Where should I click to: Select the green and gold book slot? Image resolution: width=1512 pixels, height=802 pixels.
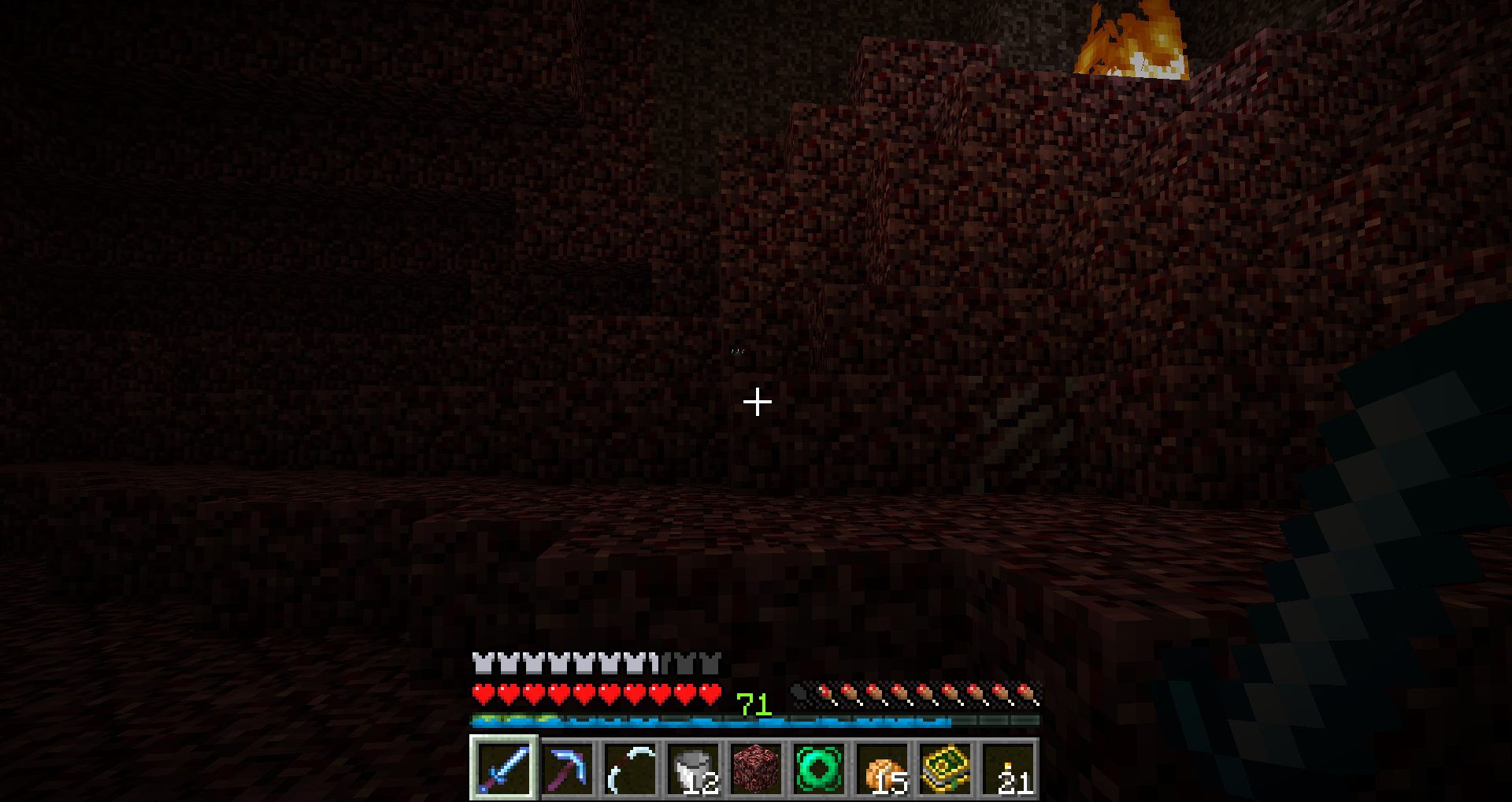(945, 768)
